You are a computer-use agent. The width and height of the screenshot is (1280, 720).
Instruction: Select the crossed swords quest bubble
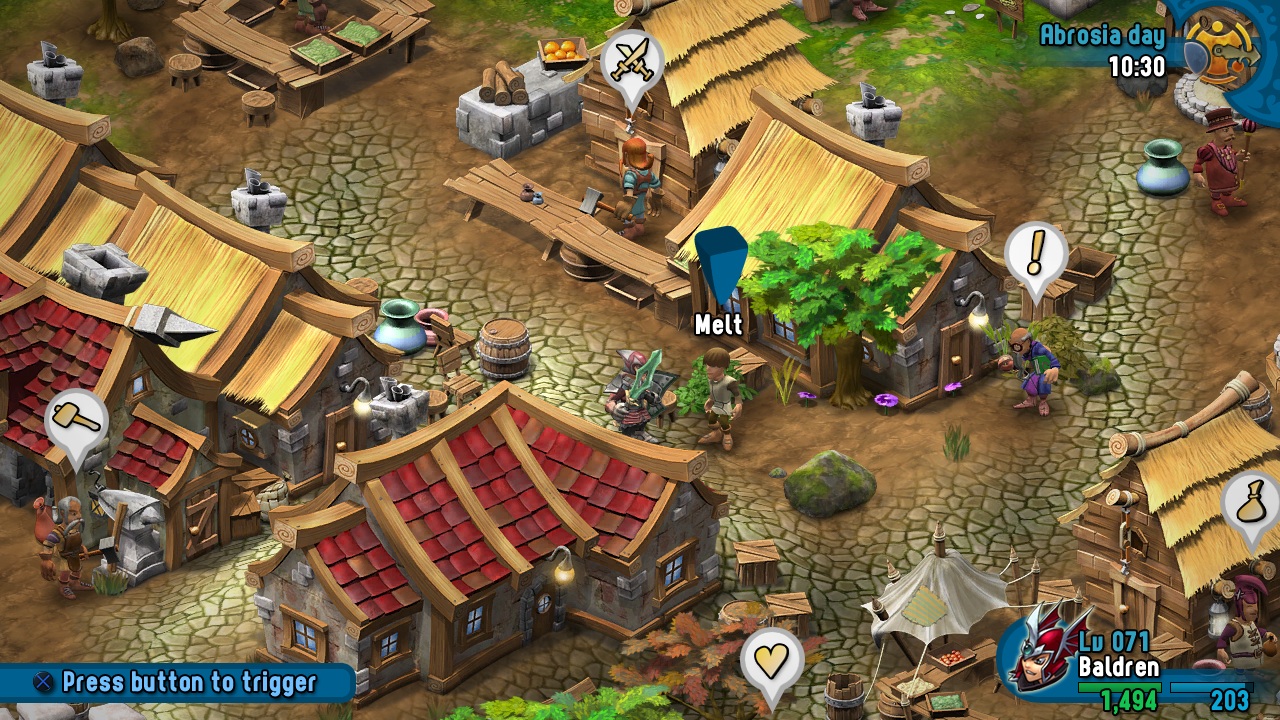pos(633,60)
